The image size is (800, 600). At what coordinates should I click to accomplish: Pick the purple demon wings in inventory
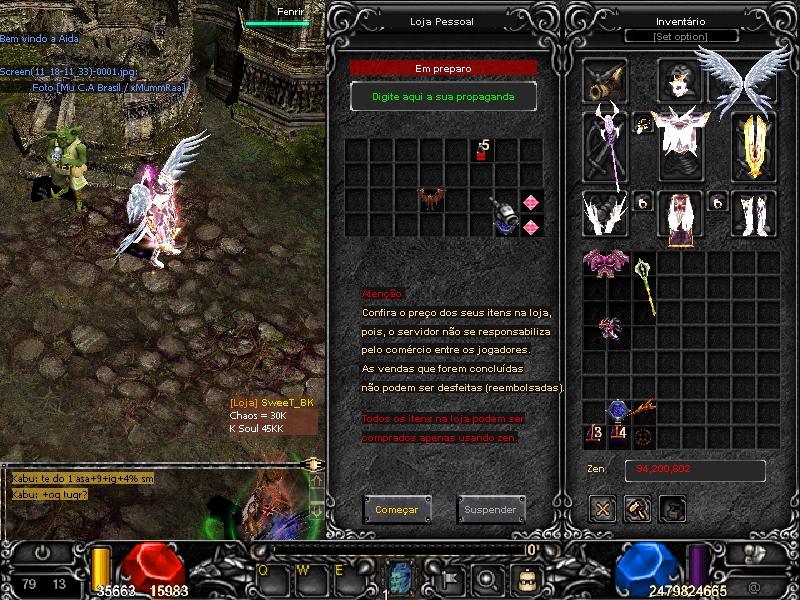606,262
